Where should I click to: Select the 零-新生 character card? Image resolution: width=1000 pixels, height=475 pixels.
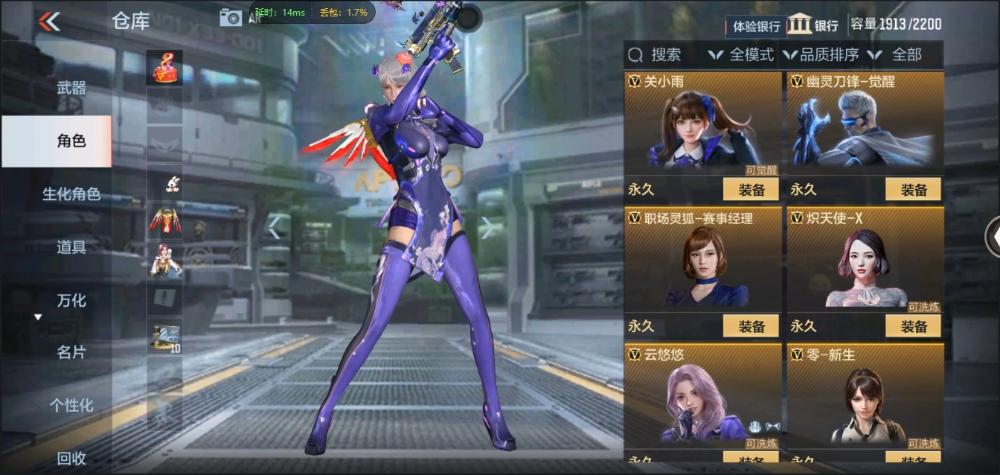click(x=864, y=395)
